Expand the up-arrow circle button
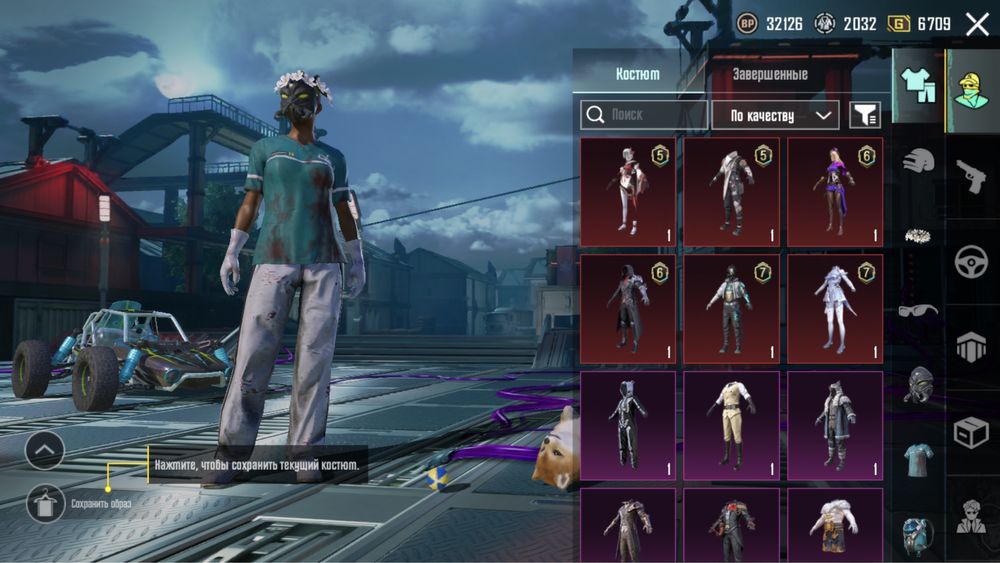This screenshot has width=1000, height=563. (x=44, y=451)
